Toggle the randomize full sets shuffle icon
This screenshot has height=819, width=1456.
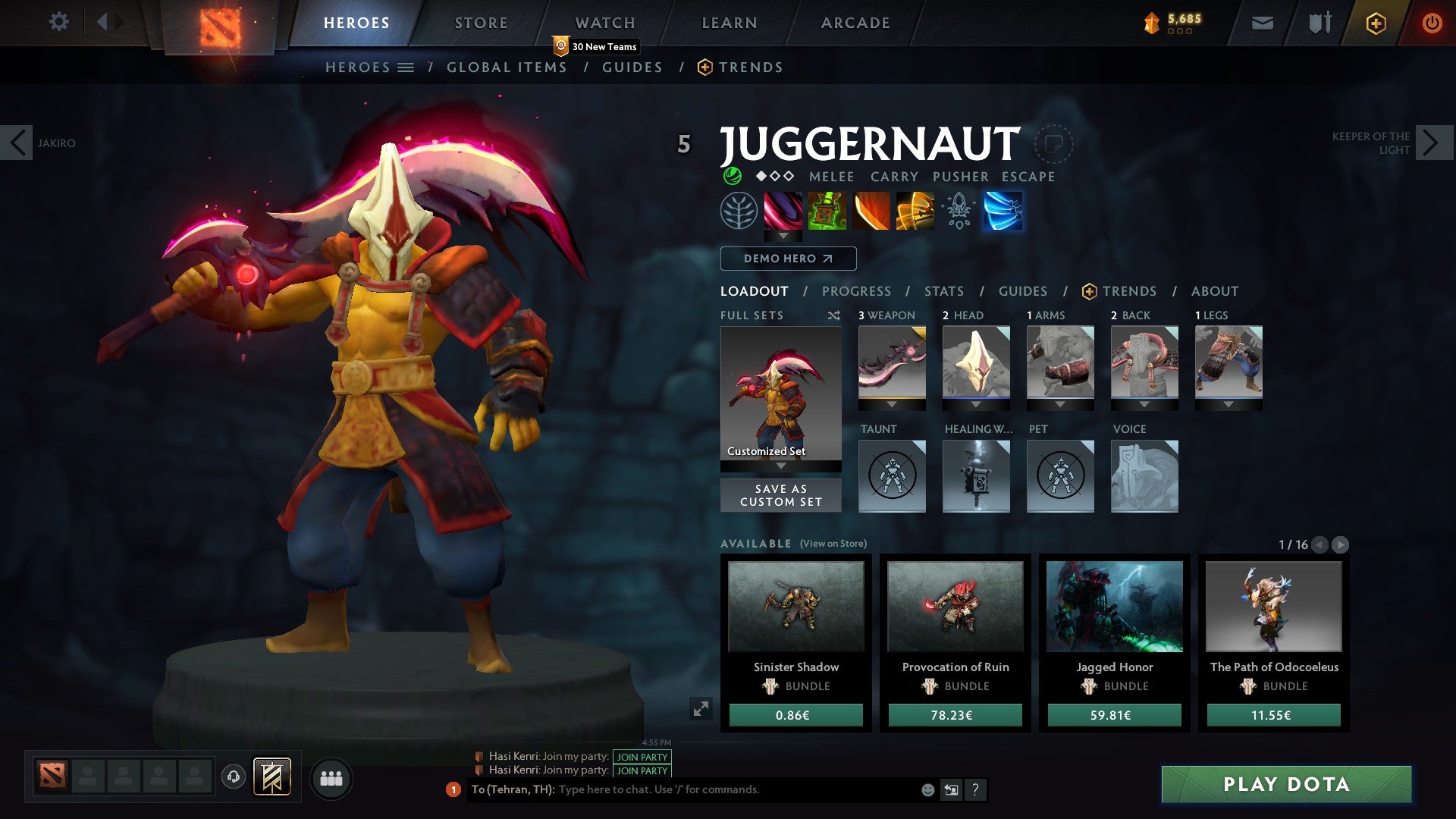tap(832, 315)
